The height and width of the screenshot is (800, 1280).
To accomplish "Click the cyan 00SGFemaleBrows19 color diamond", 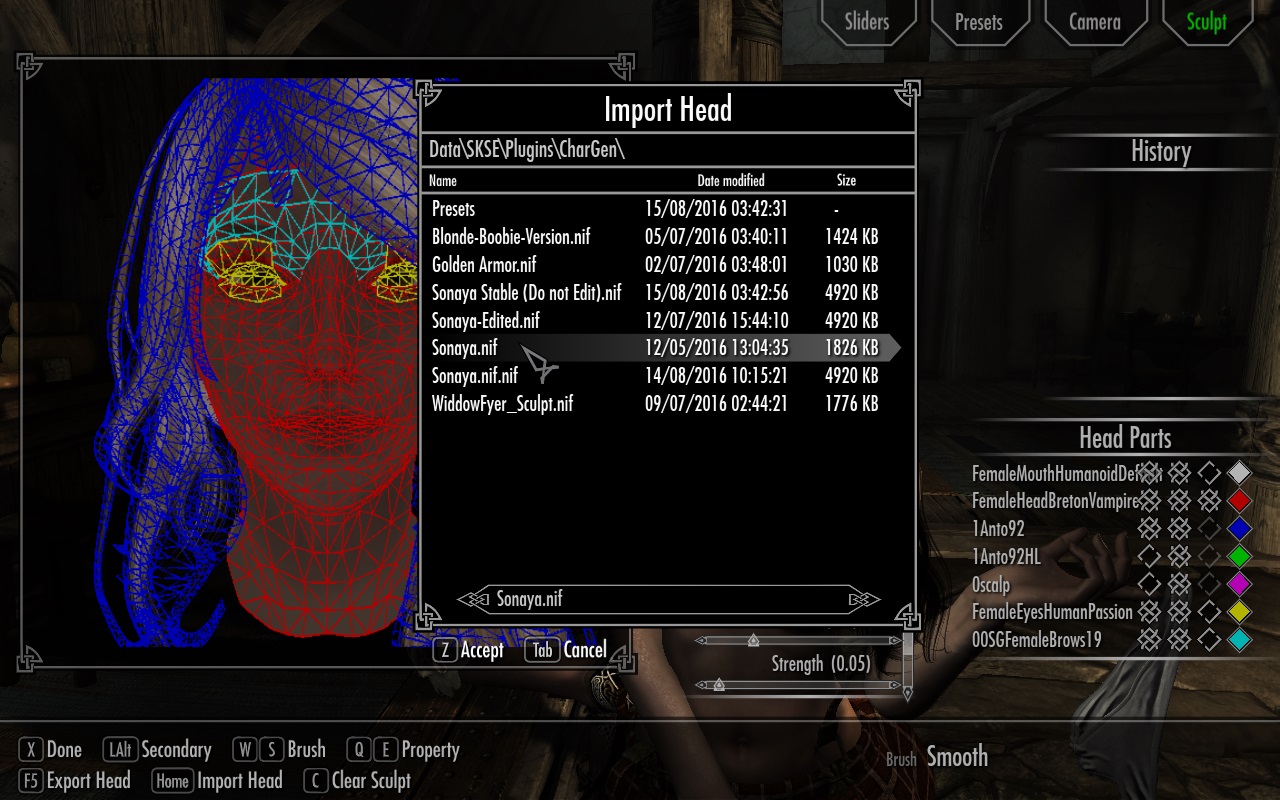I will (1240, 640).
